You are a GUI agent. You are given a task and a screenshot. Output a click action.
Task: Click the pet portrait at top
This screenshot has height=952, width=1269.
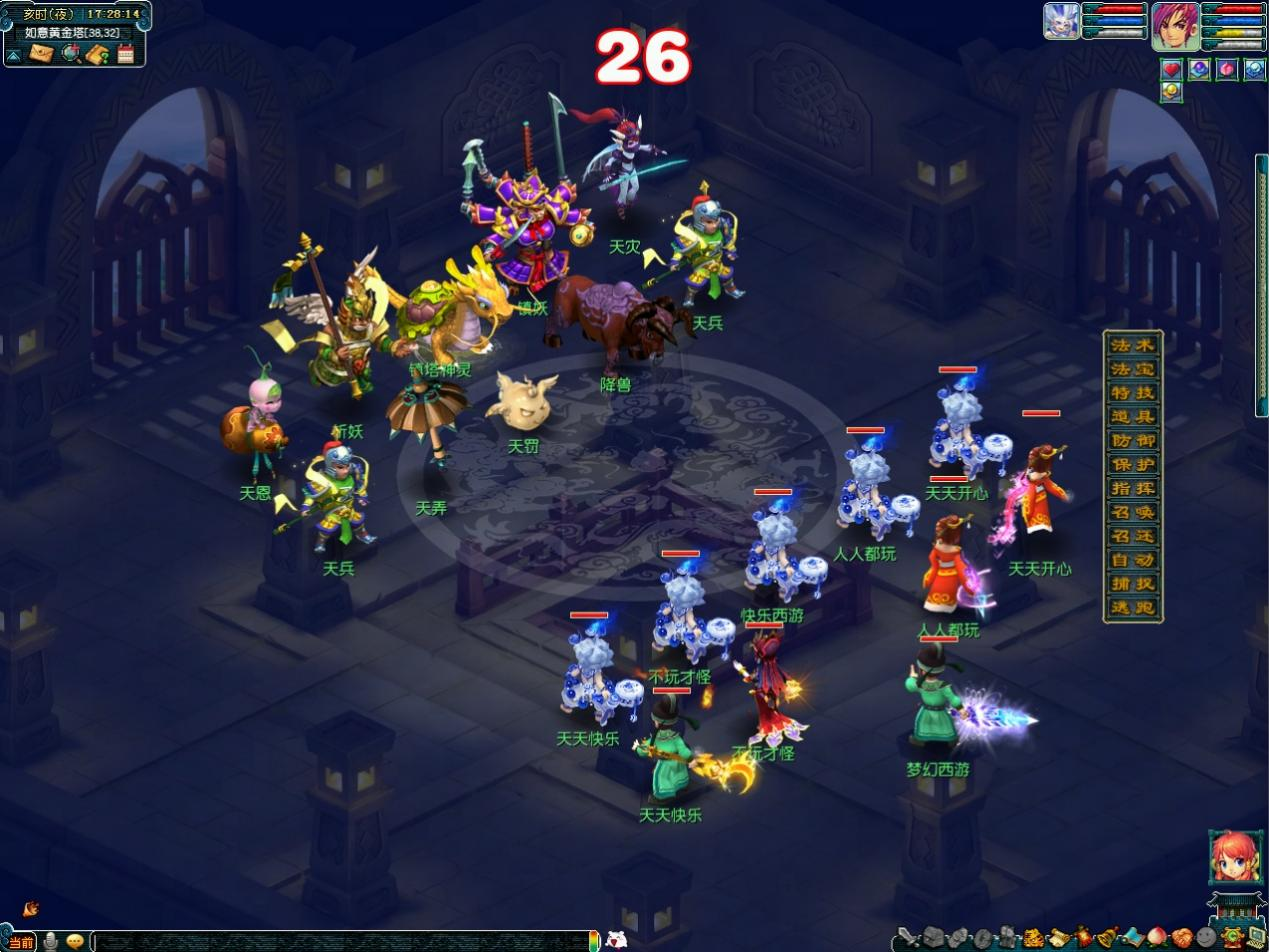pyautogui.click(x=1060, y=21)
